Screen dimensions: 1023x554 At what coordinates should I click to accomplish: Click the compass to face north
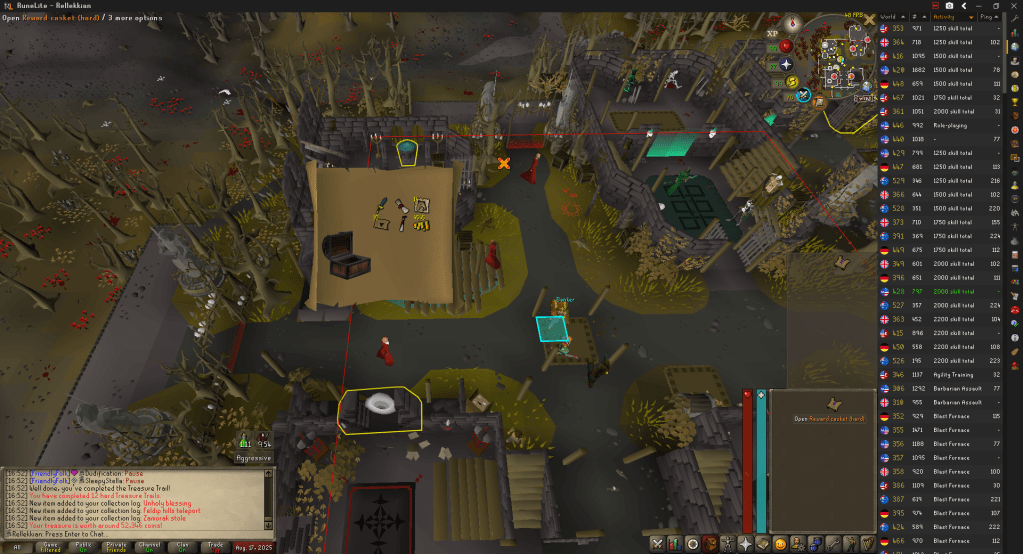tap(794, 22)
